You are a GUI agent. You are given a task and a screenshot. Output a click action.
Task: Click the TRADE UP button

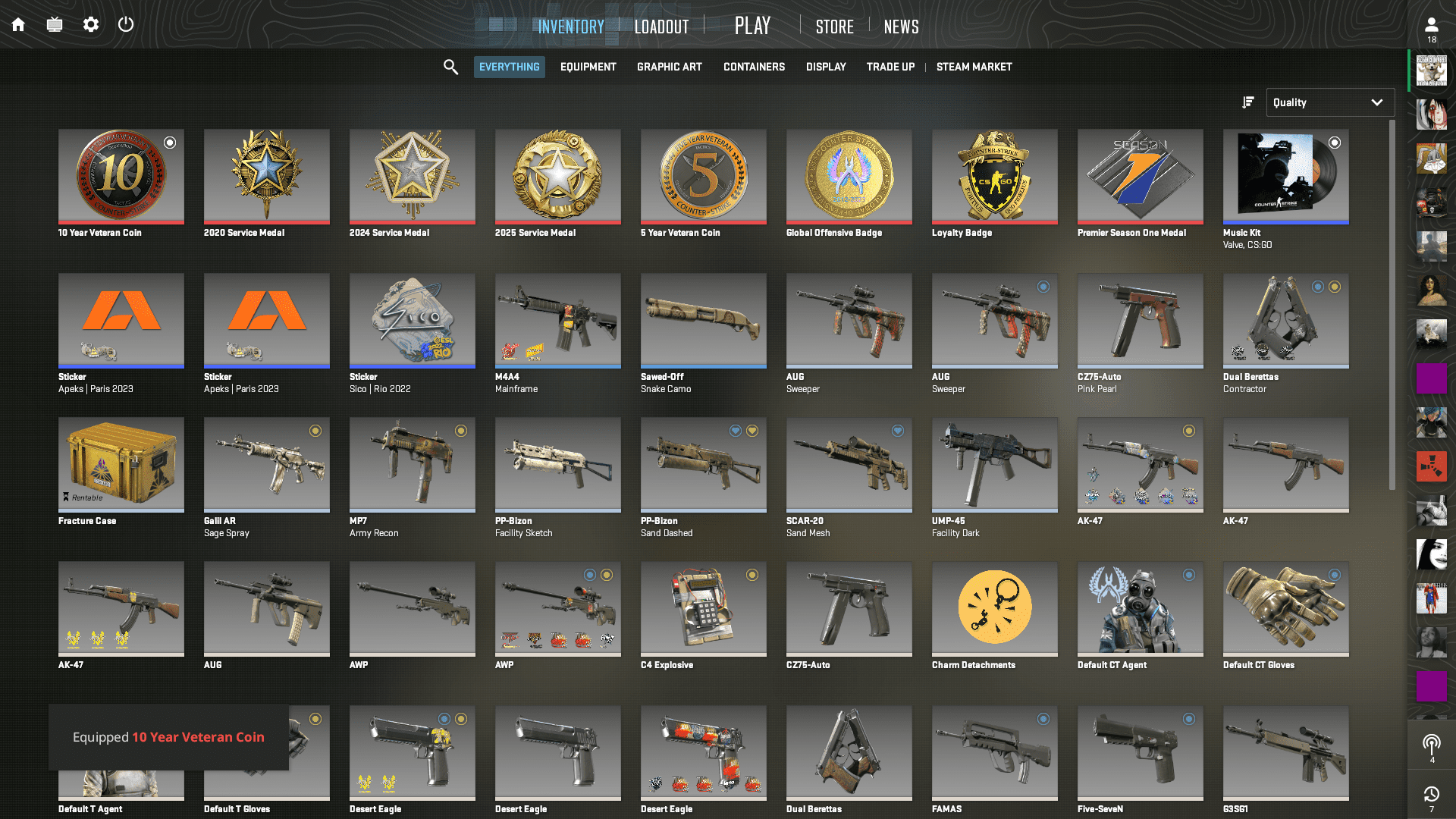pos(890,67)
